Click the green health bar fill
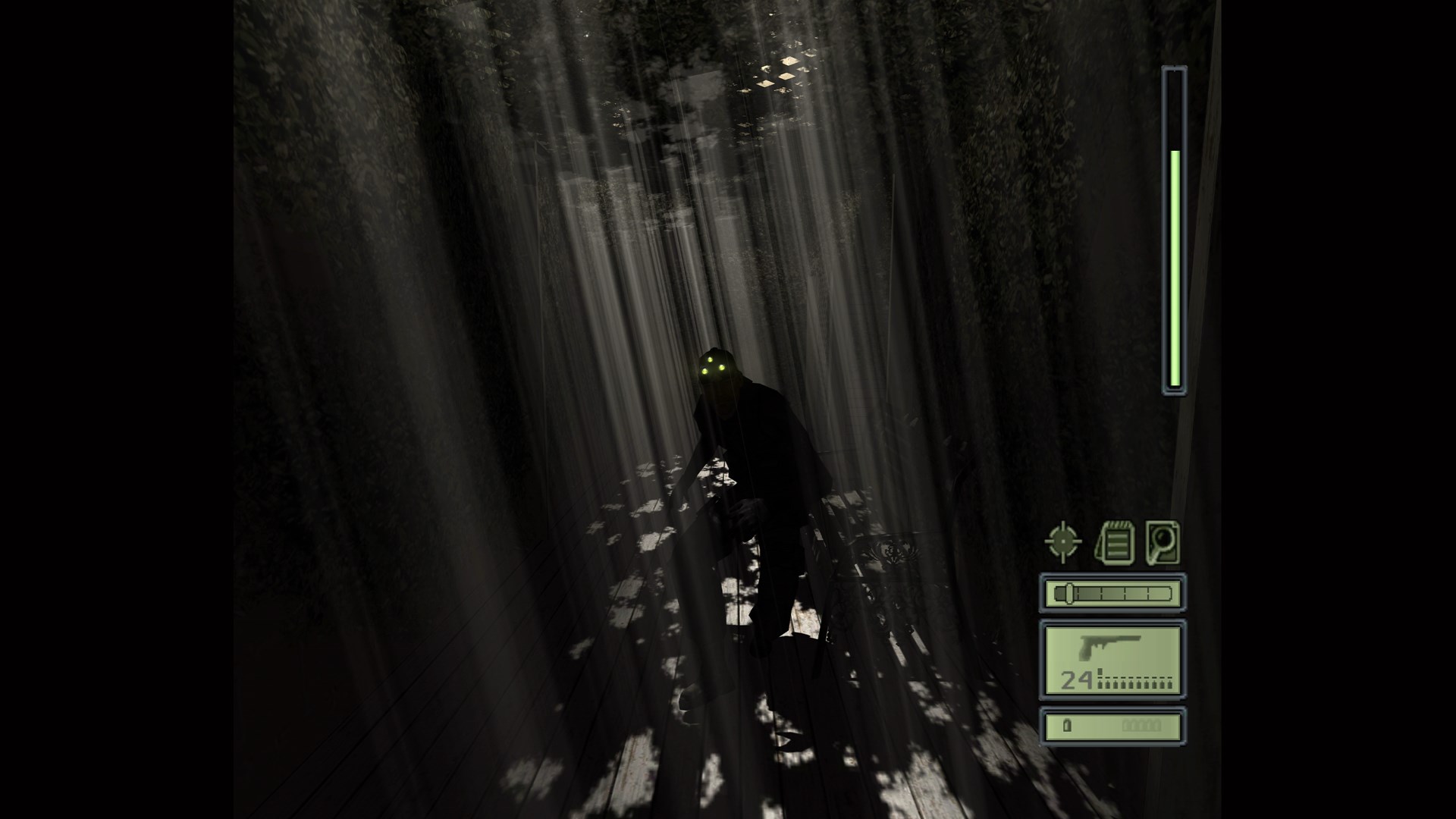Screen dimensions: 1456x819 click(x=1173, y=265)
